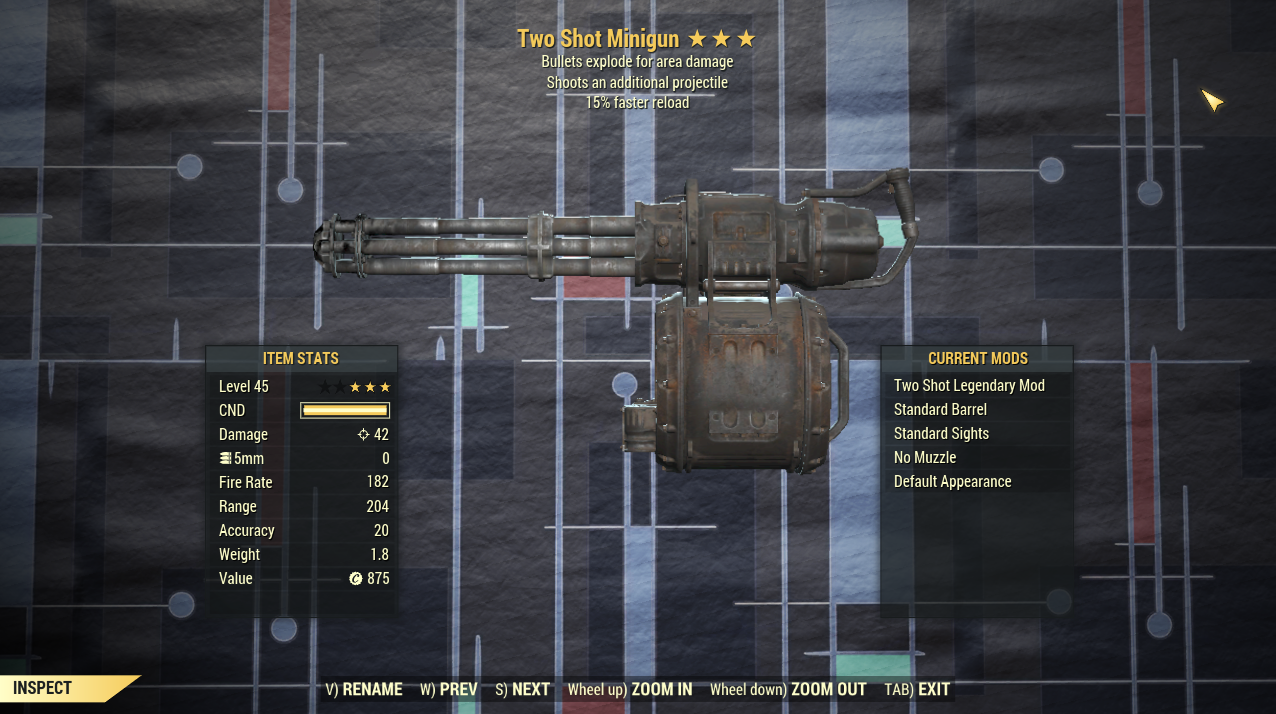Click the No Muzzle mod entry

925,458
